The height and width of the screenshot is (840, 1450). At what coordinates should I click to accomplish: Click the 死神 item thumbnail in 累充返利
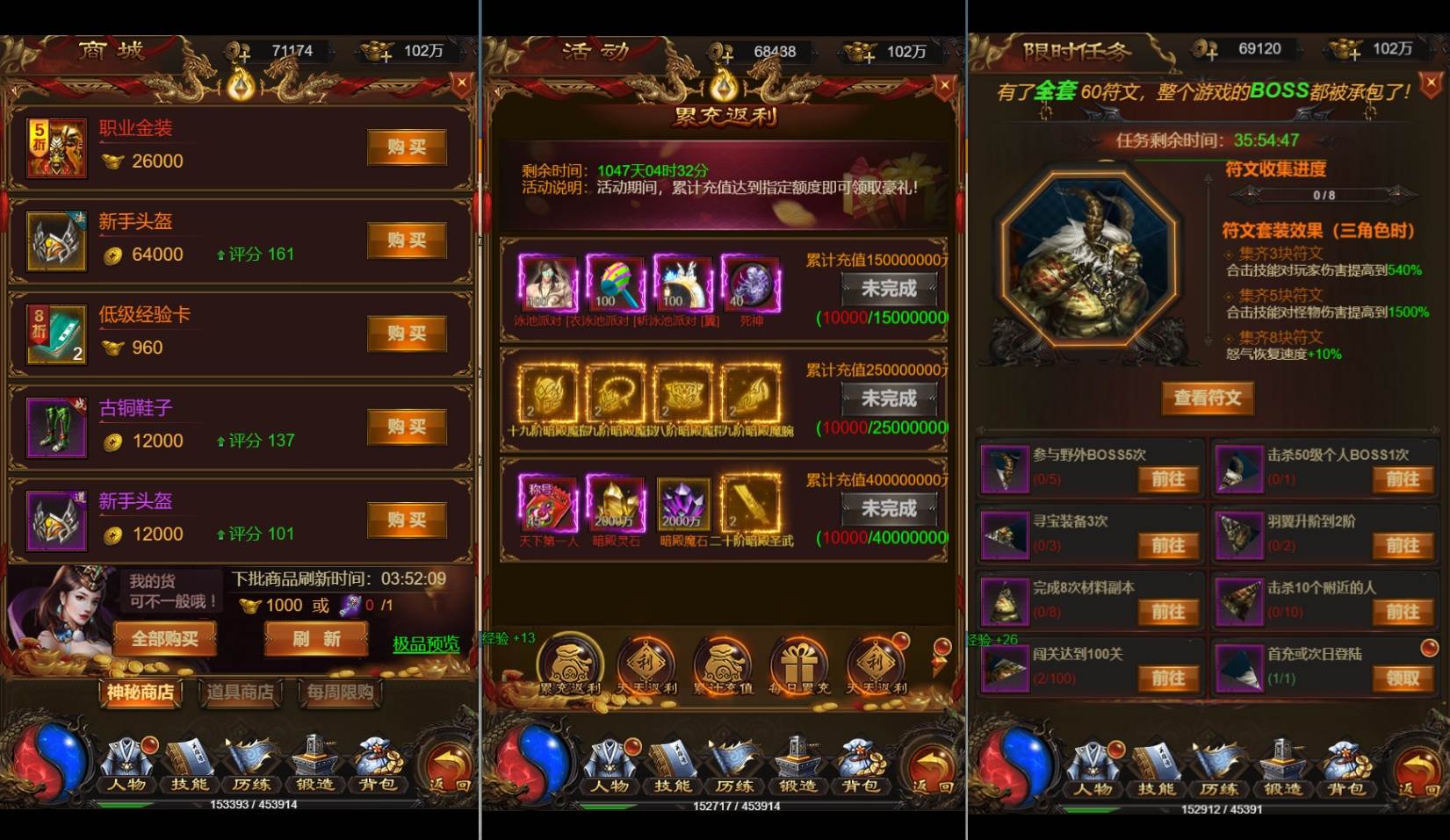749,285
